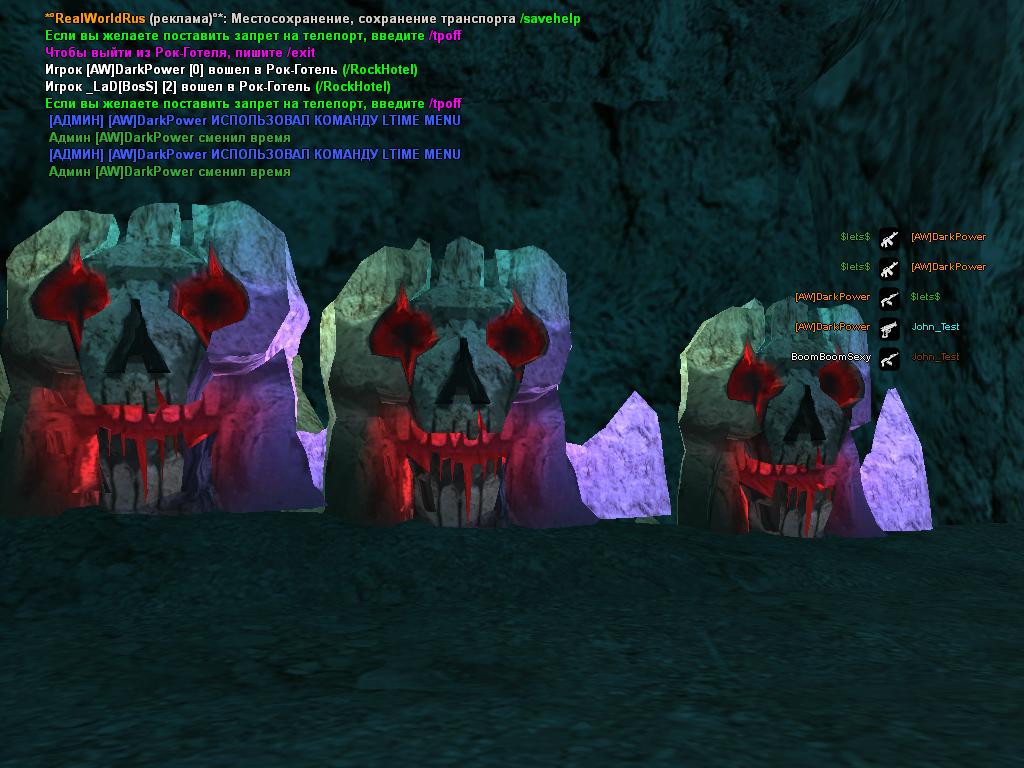Image resolution: width=1024 pixels, height=768 pixels.
Task: Click the pink /exit hint chat line
Action: (180, 53)
